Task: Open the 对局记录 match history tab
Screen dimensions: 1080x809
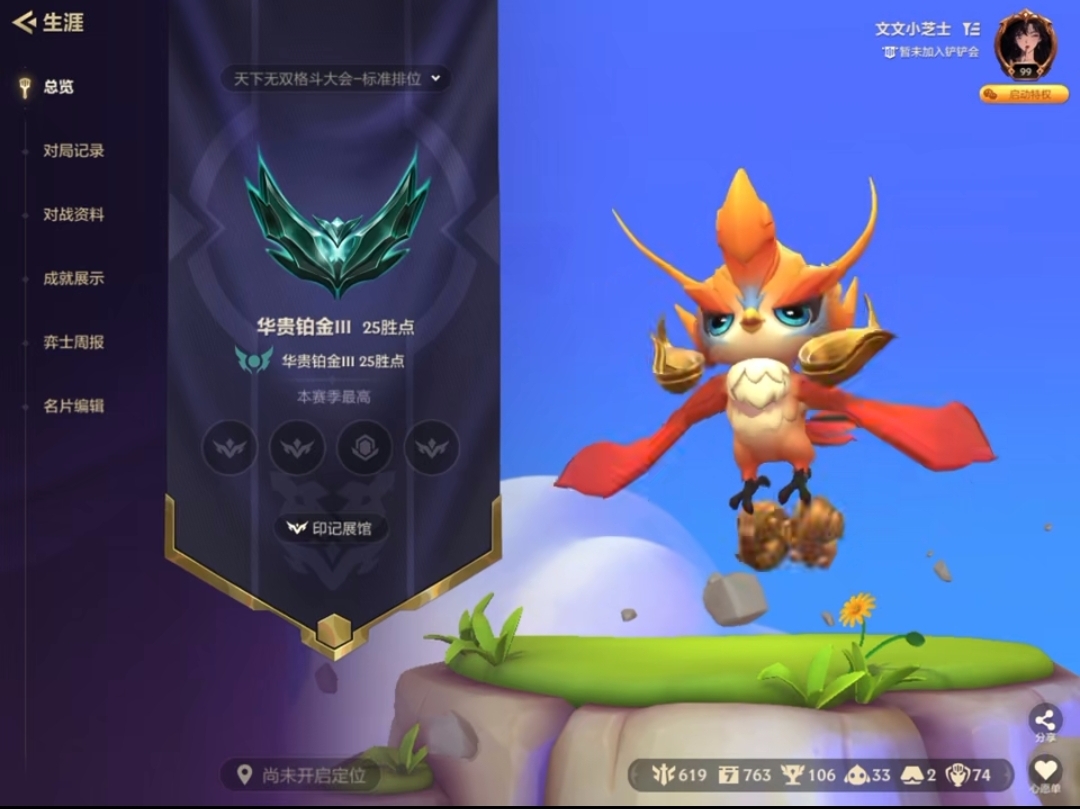Action: pos(73,151)
